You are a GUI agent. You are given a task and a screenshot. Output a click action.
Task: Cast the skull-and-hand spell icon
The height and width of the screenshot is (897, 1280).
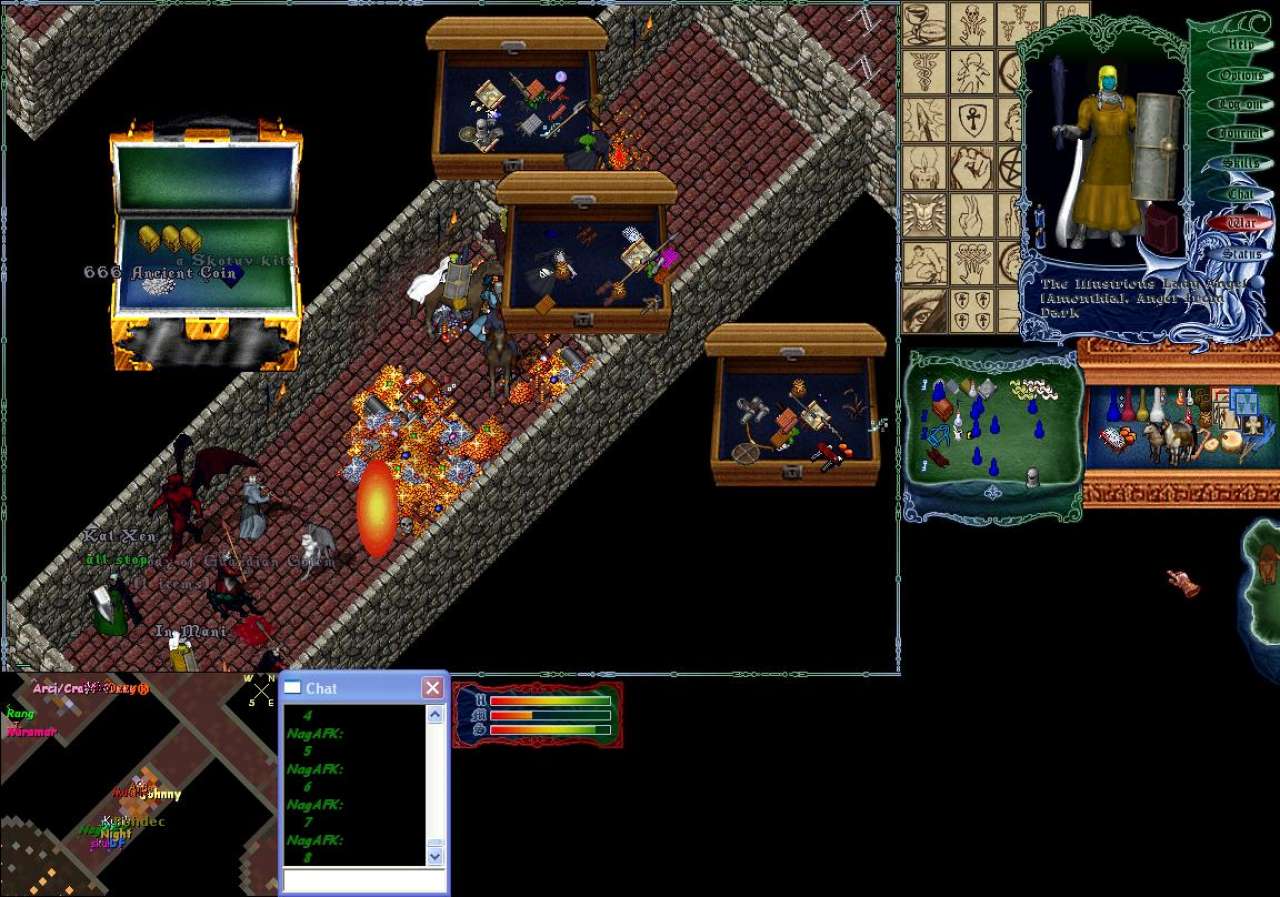pos(971,24)
